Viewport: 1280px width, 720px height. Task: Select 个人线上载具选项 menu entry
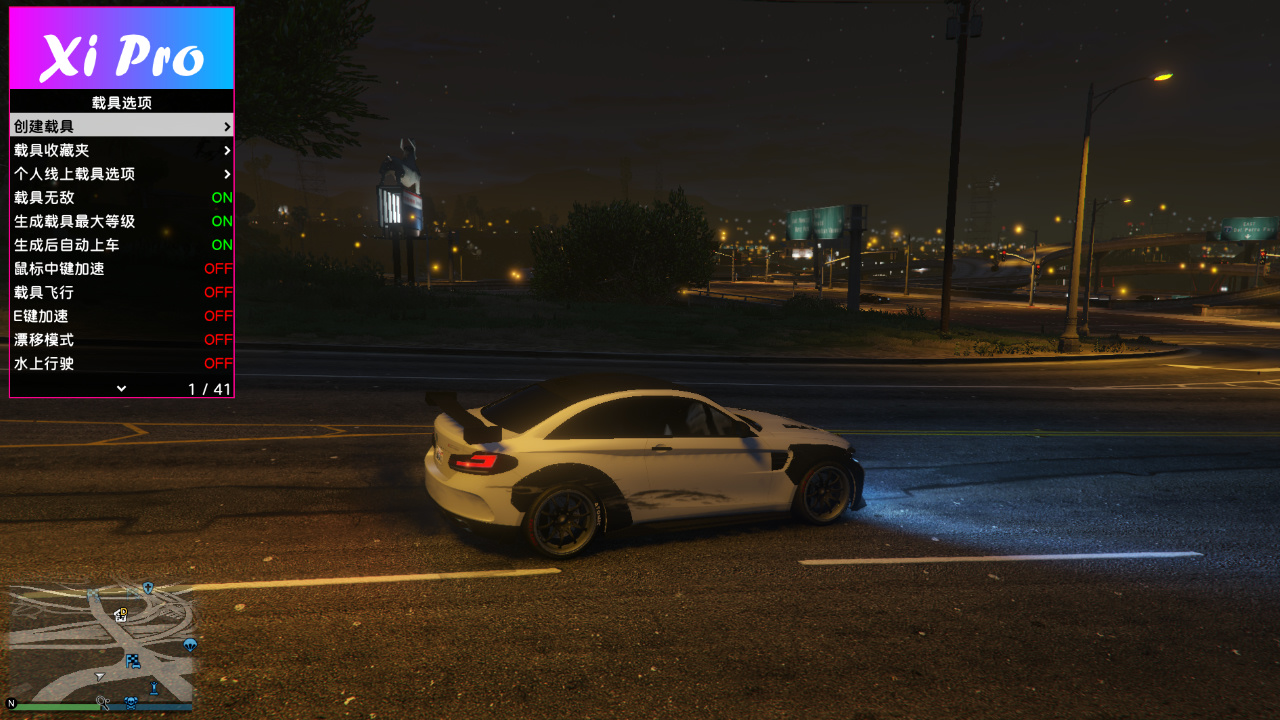coord(121,174)
